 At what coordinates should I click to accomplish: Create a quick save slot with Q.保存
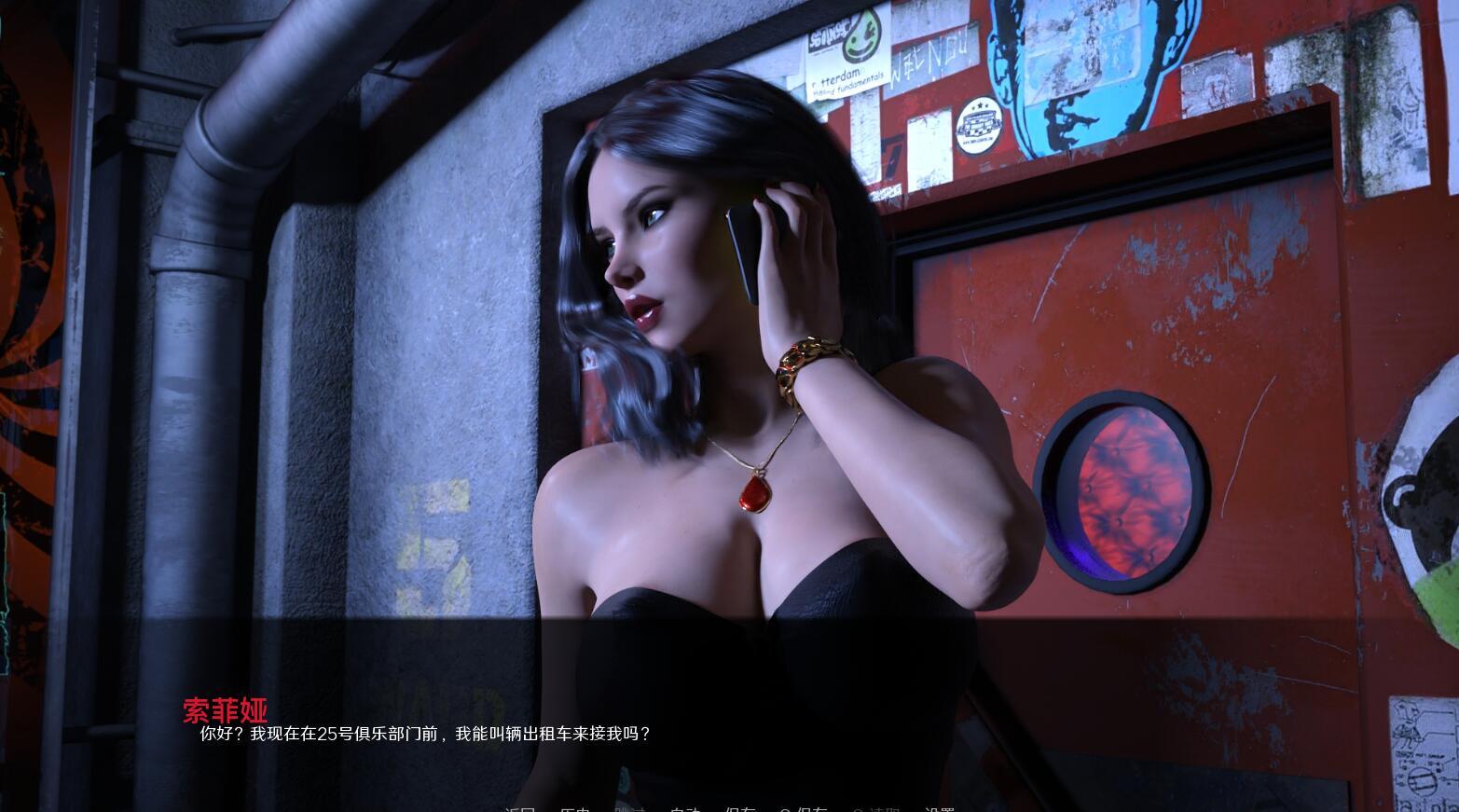804,807
